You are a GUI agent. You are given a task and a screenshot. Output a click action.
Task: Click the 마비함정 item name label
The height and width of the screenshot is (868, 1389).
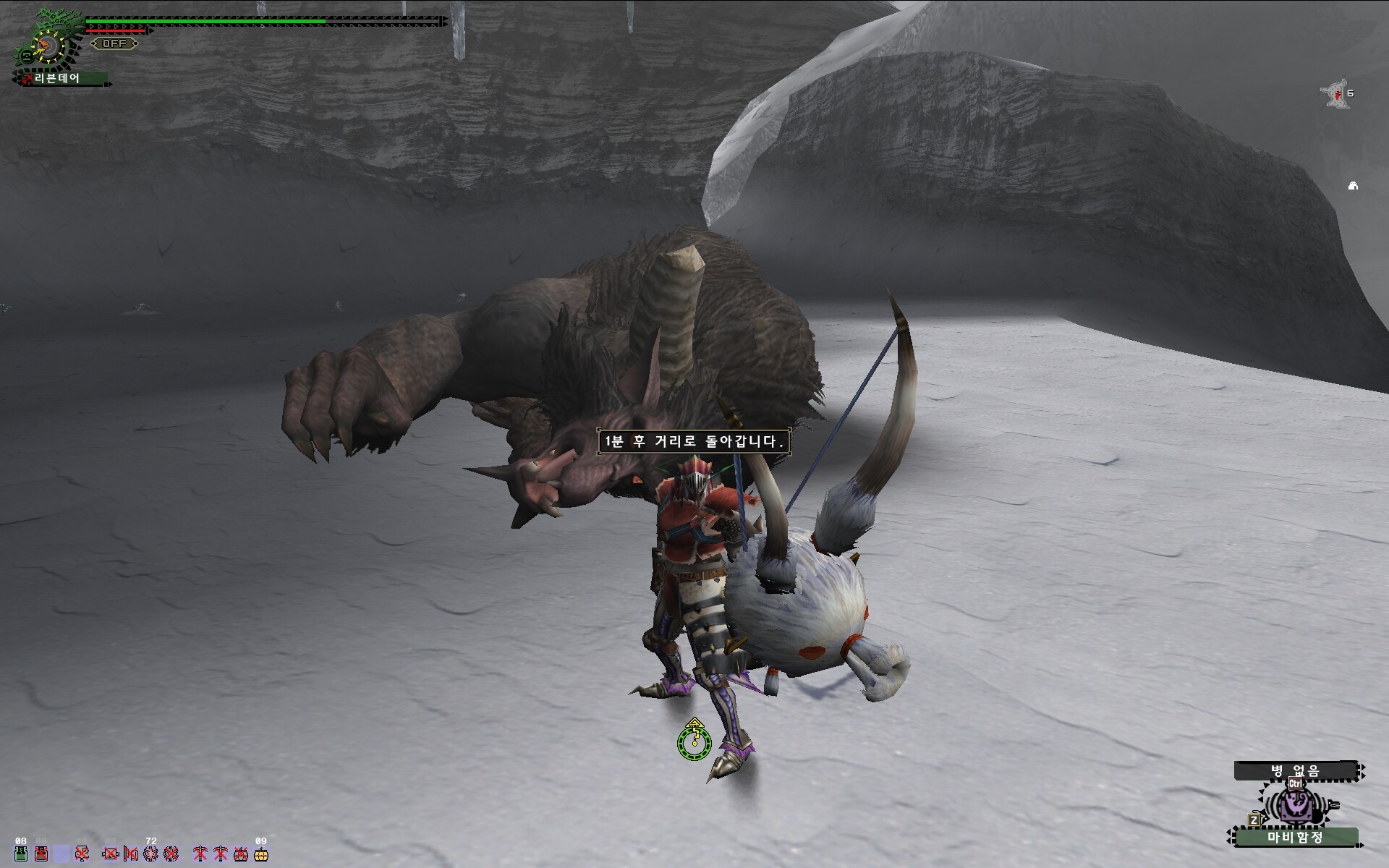point(1294,838)
